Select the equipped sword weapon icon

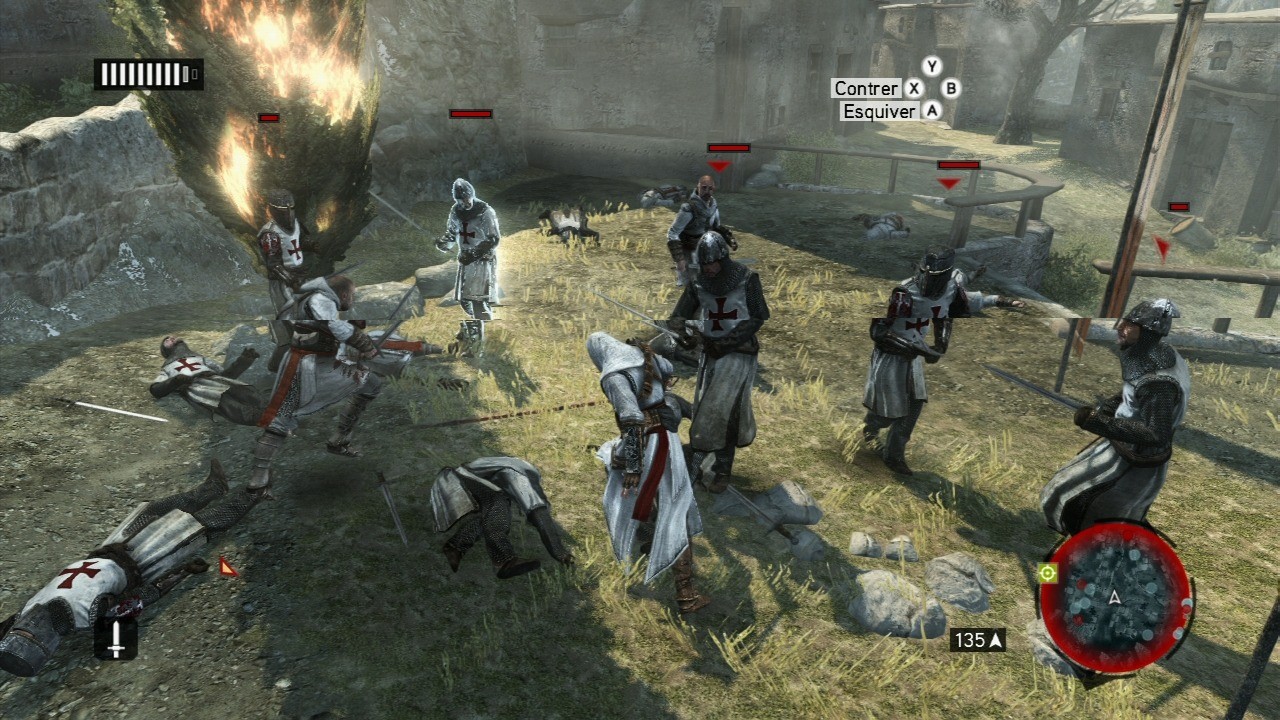point(116,639)
